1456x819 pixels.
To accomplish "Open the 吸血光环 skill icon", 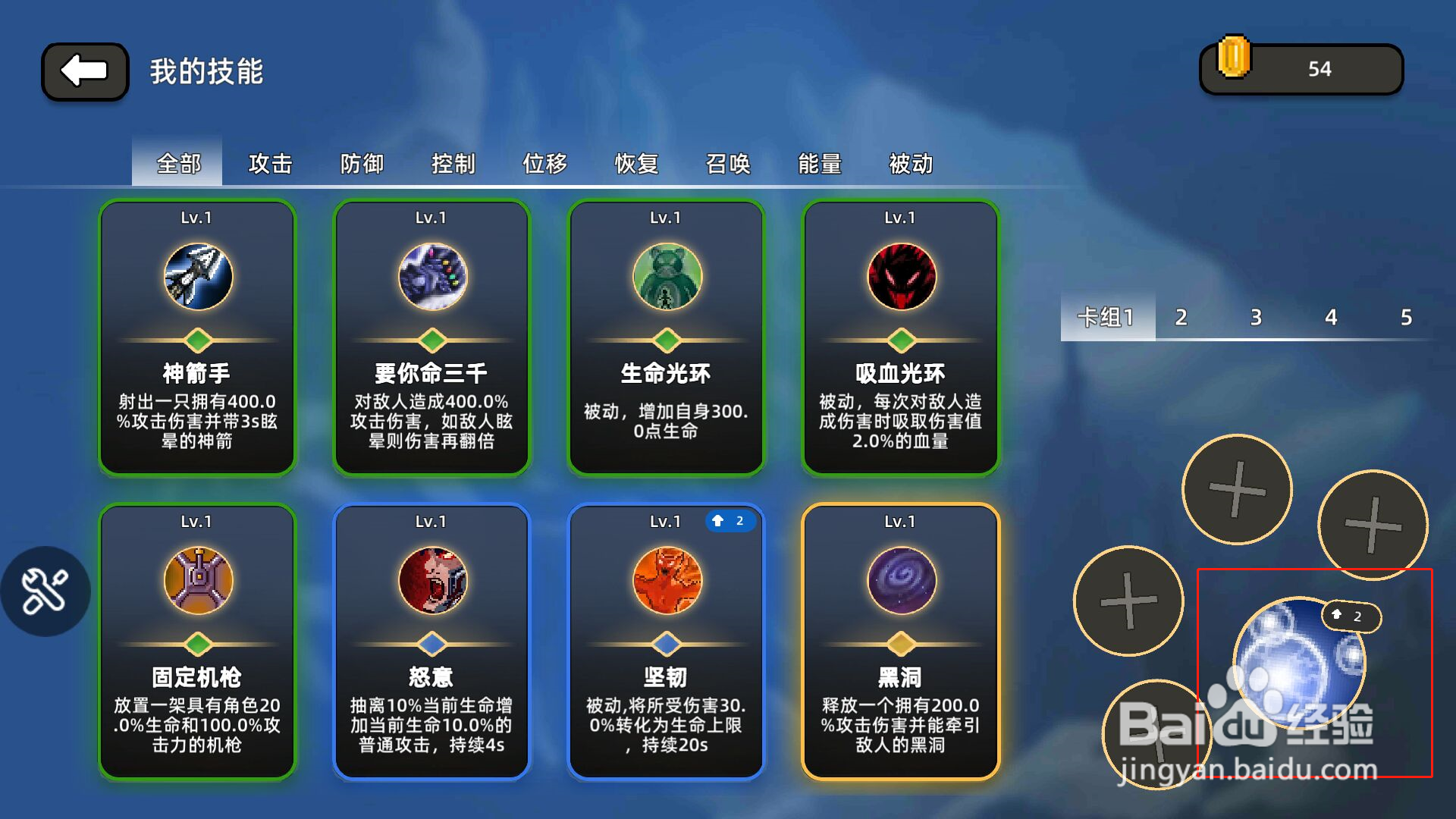I will coord(901,276).
